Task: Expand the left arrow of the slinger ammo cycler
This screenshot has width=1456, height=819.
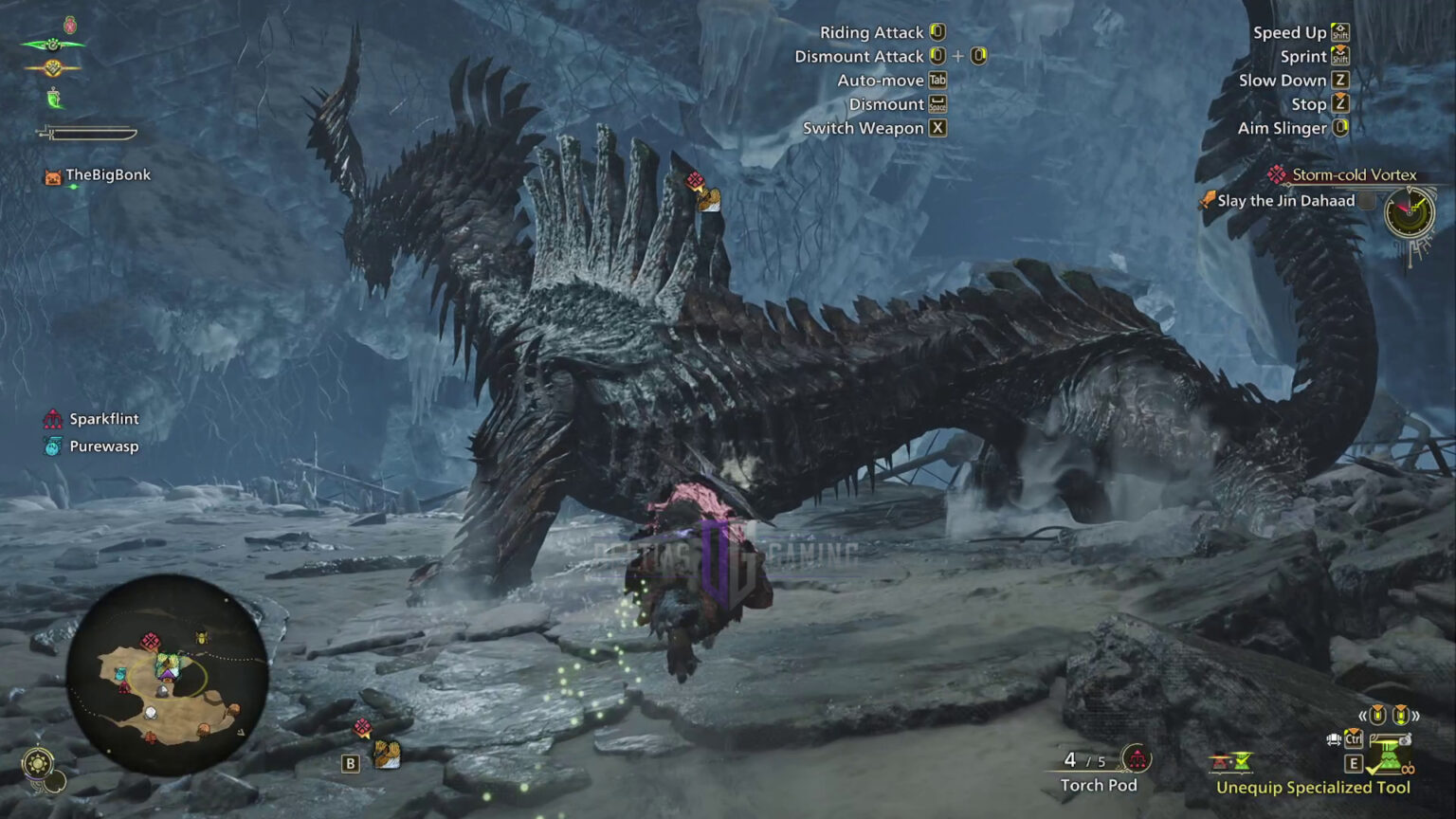Action: (1363, 715)
